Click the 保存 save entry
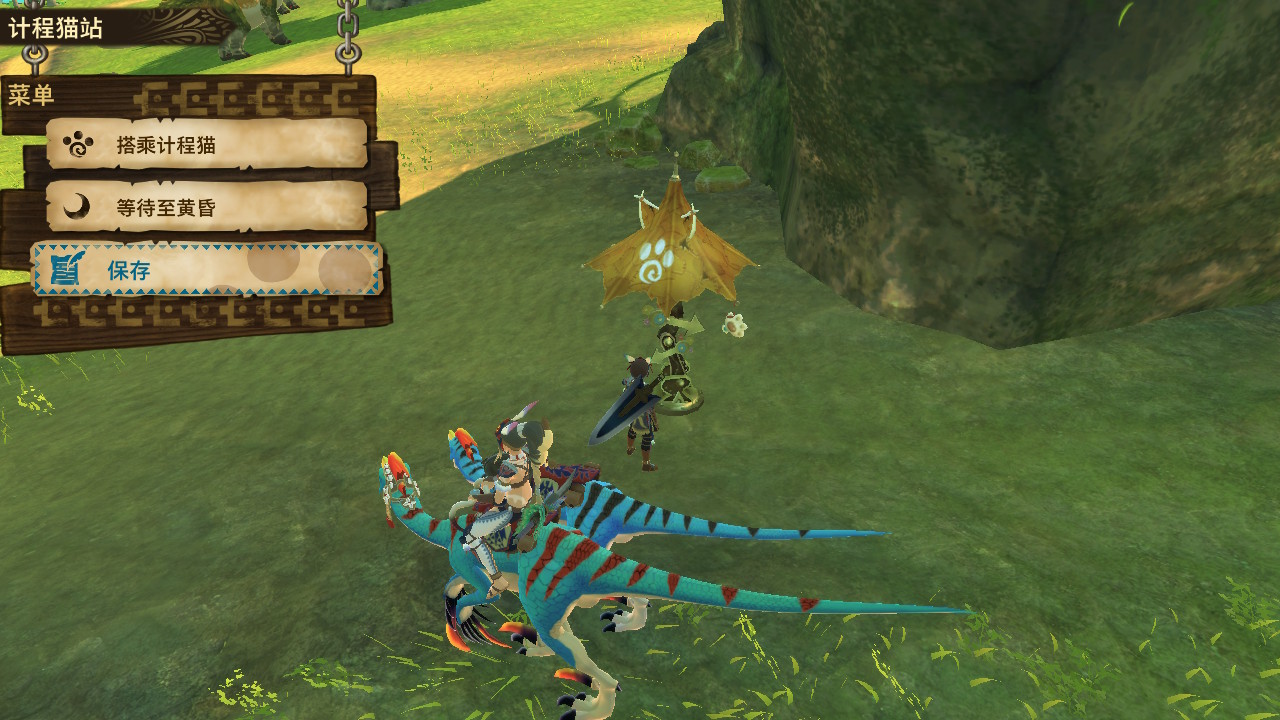The image size is (1280, 720). 207,269
